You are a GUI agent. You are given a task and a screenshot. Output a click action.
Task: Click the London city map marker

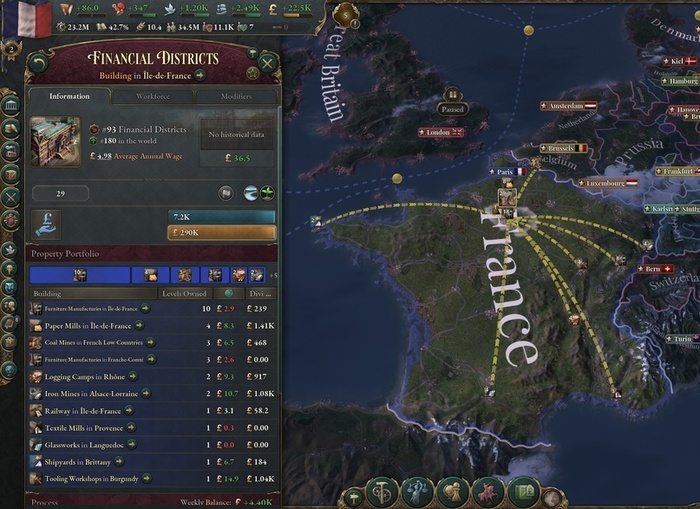(x=440, y=132)
